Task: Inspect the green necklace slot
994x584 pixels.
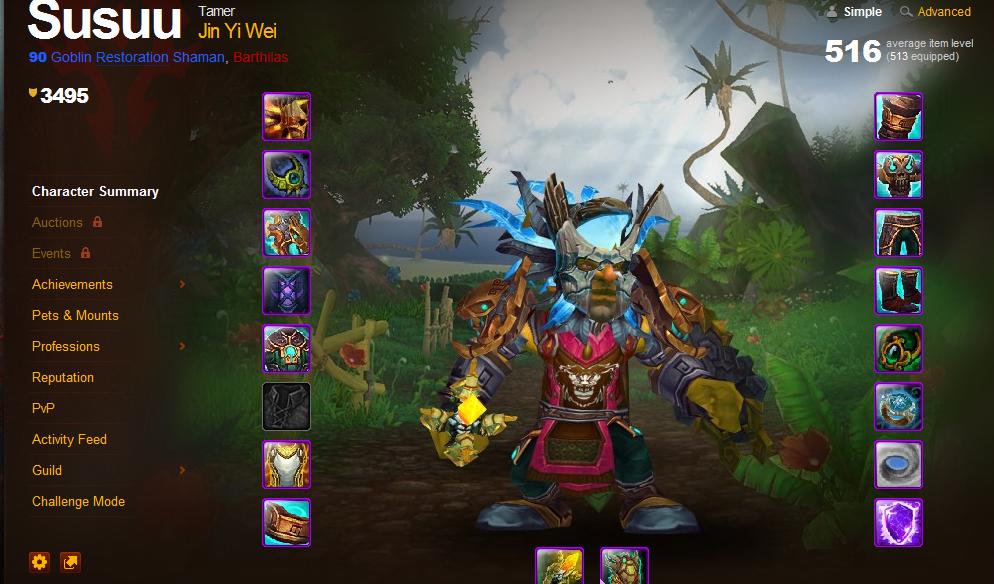Action: point(287,175)
